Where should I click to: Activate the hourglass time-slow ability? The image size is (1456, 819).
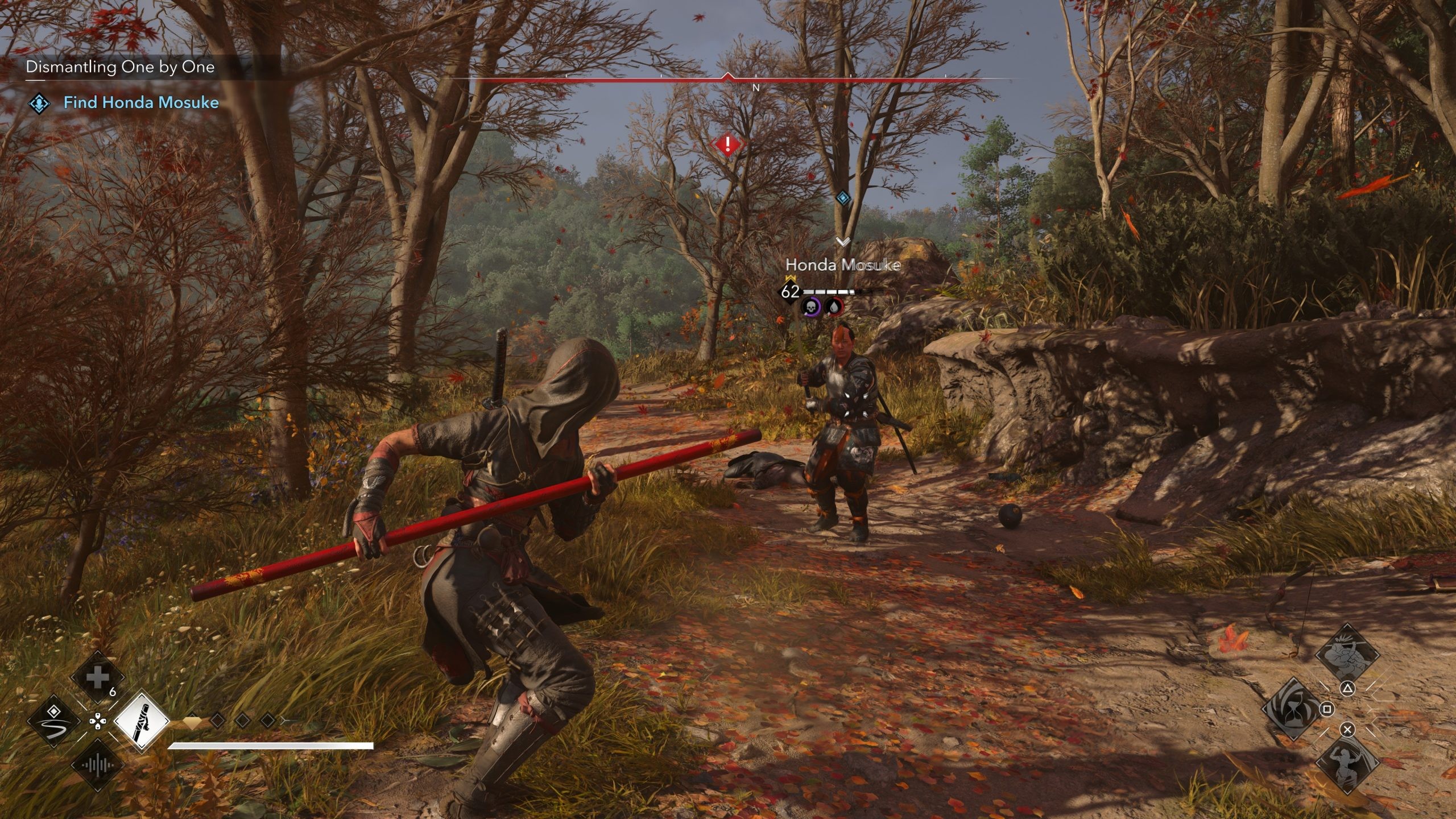click(x=1289, y=709)
